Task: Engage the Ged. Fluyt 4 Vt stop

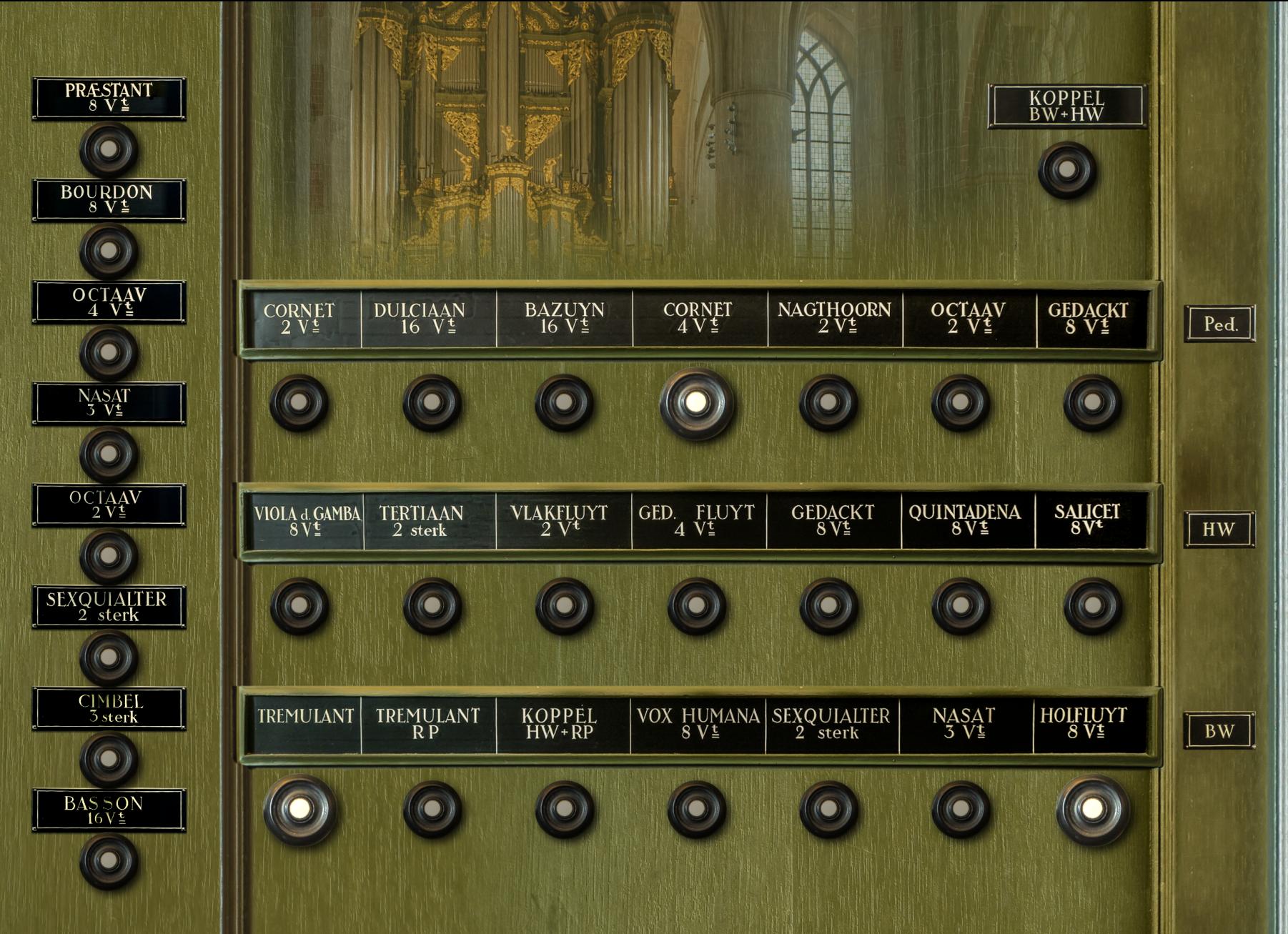Action: click(697, 605)
